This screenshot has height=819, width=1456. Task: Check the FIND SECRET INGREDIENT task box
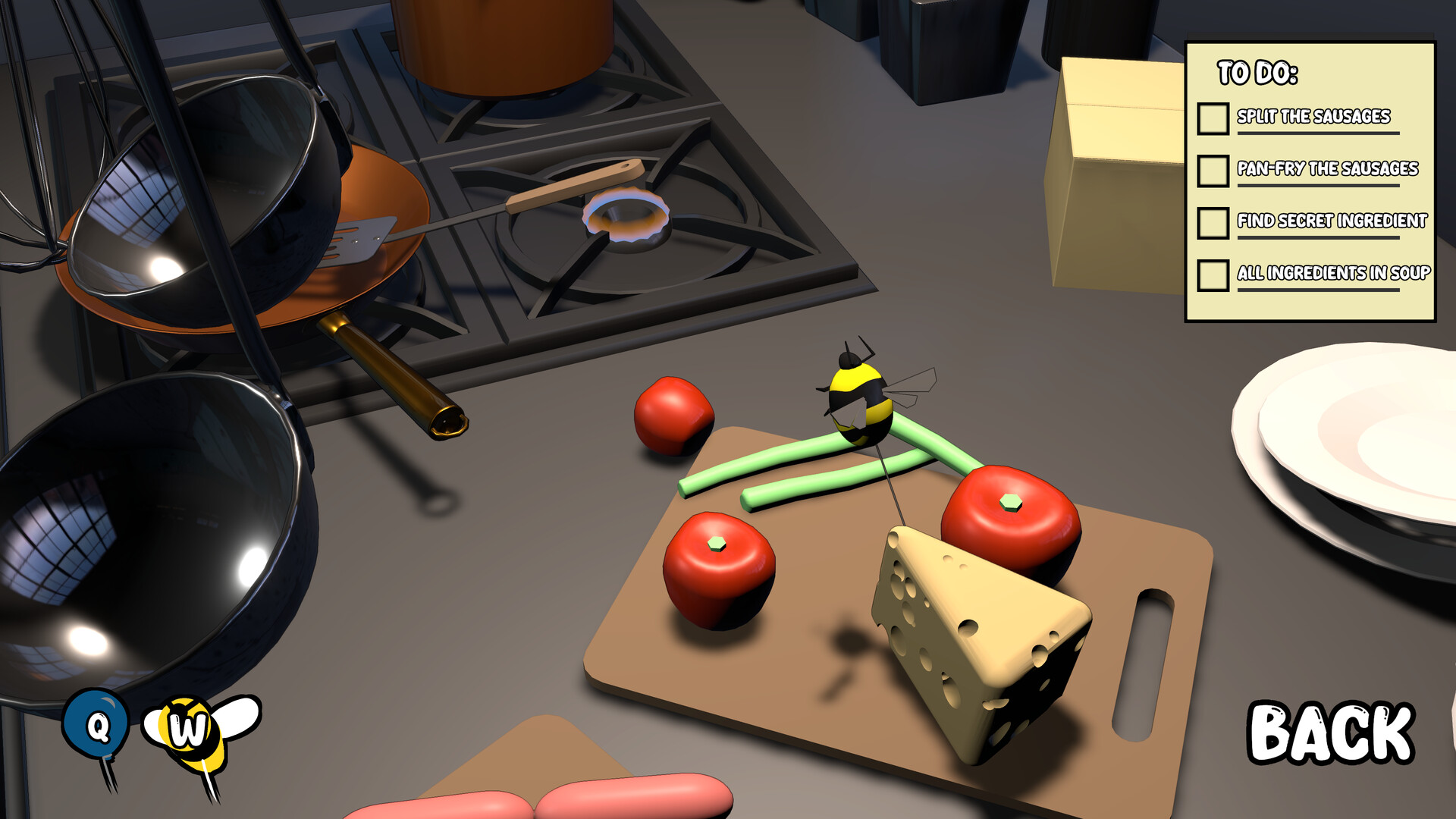click(1213, 223)
